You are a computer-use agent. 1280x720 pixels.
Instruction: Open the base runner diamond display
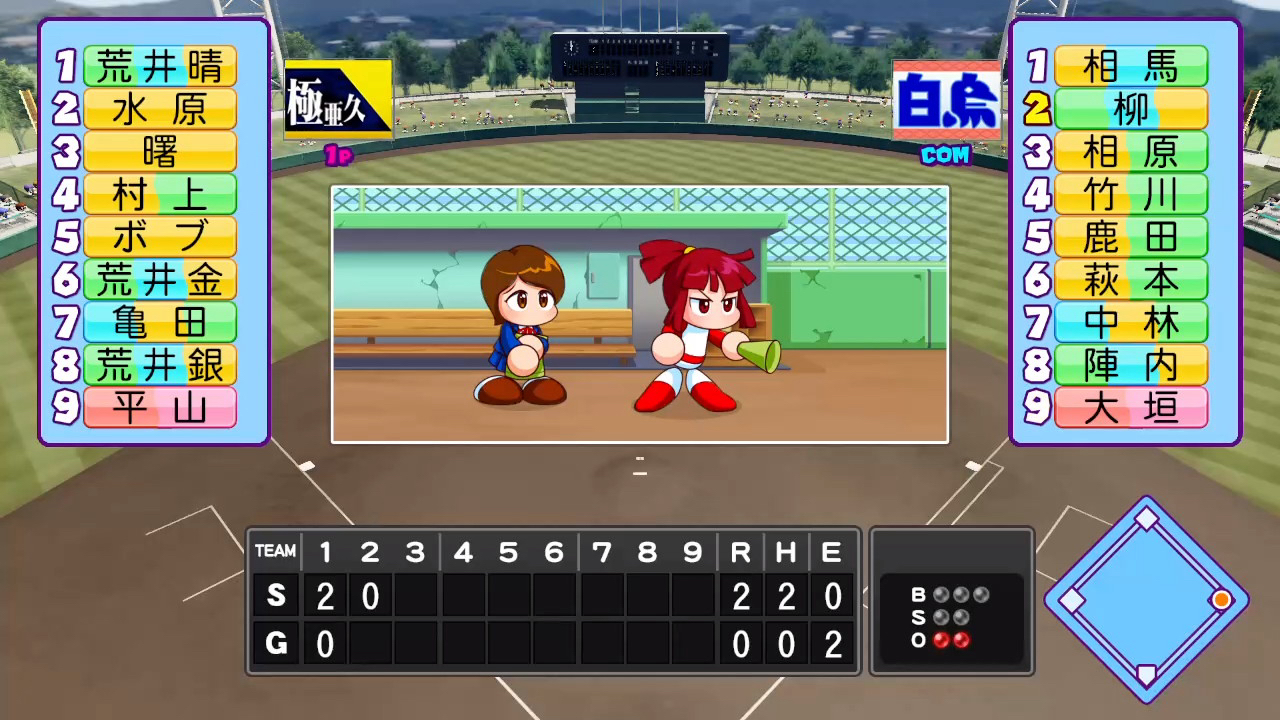pos(1146,598)
